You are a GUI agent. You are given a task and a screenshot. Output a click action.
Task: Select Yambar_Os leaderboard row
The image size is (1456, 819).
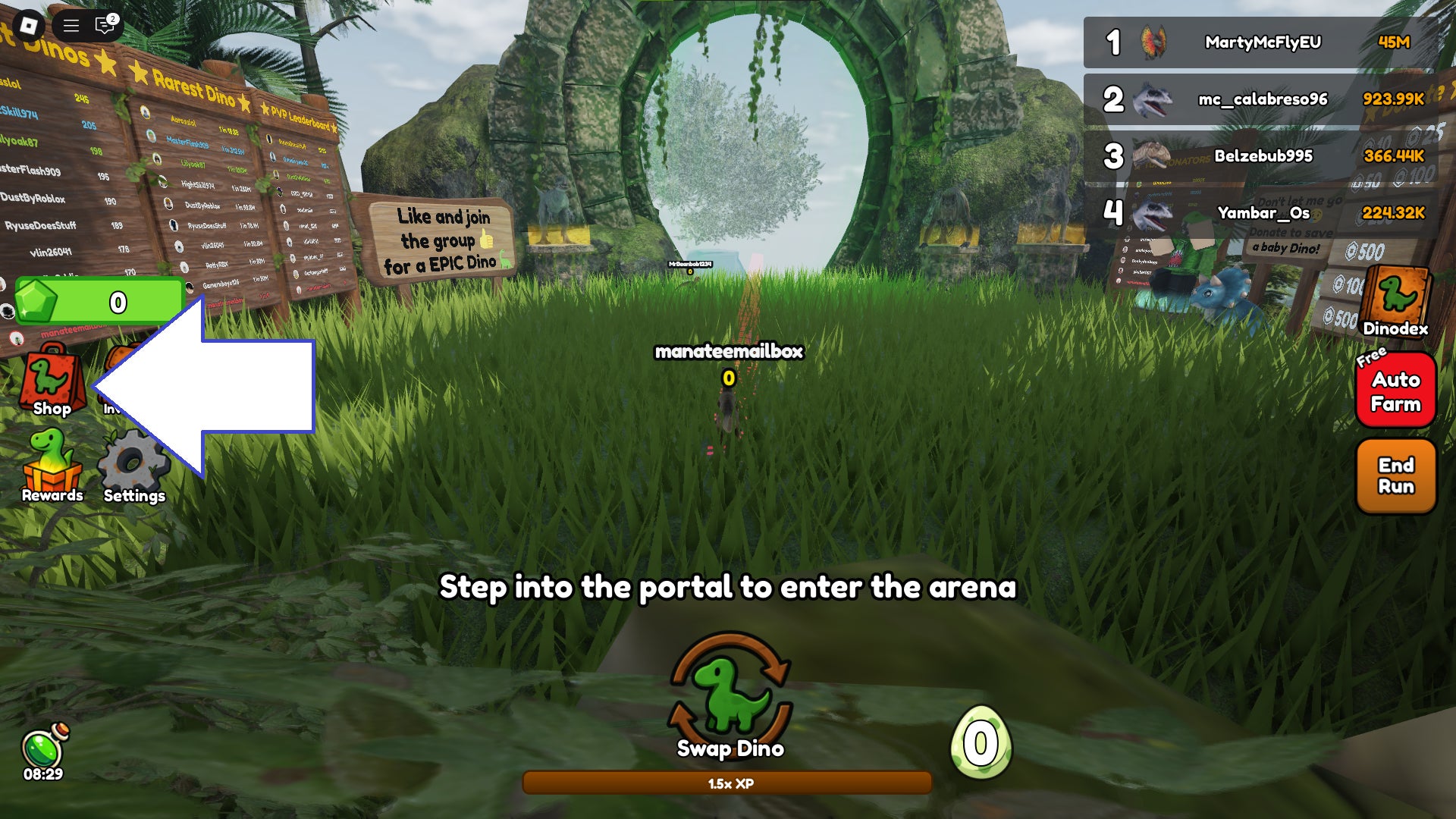point(1260,213)
